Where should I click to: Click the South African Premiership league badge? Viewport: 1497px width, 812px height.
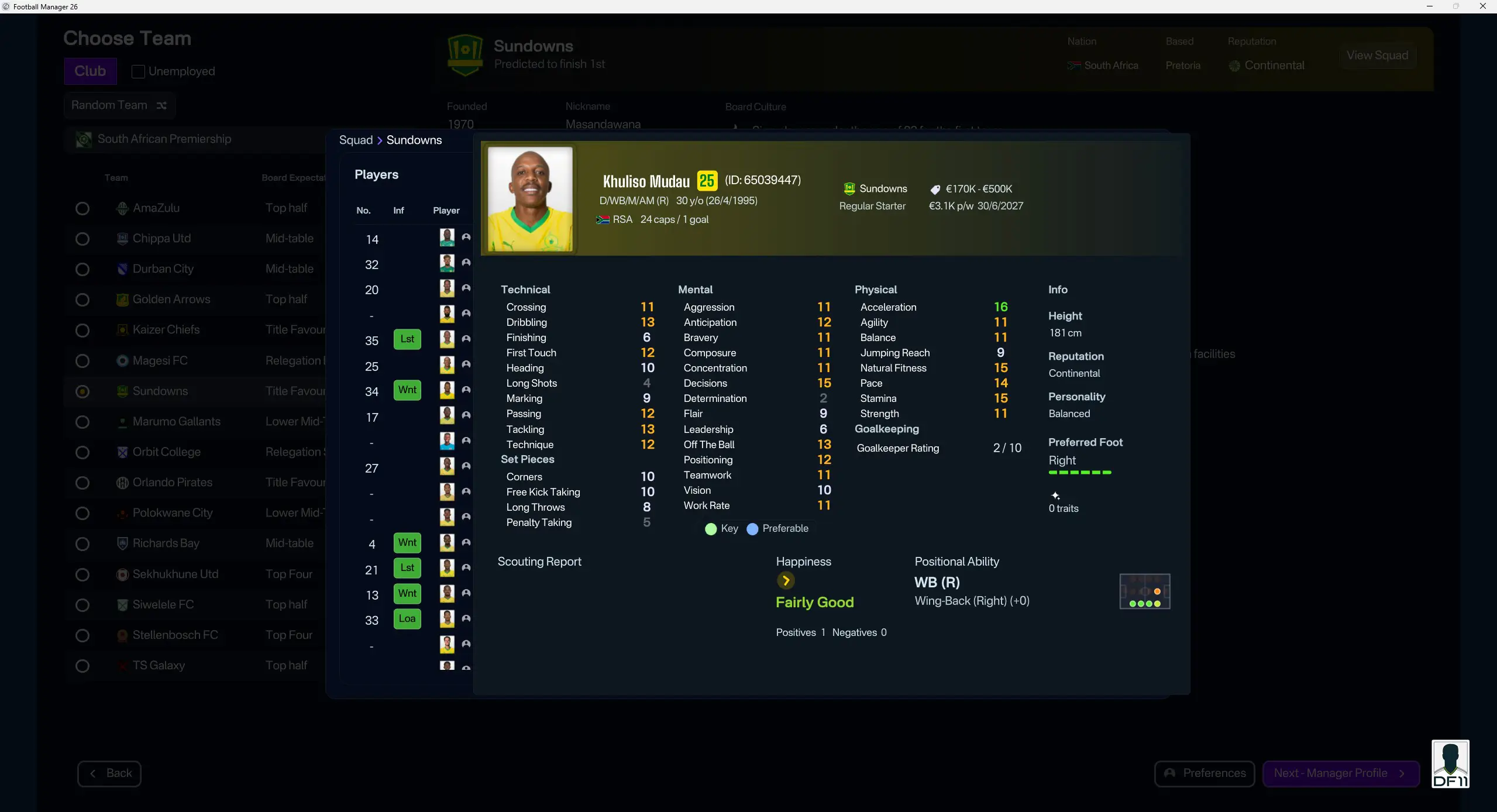82,139
